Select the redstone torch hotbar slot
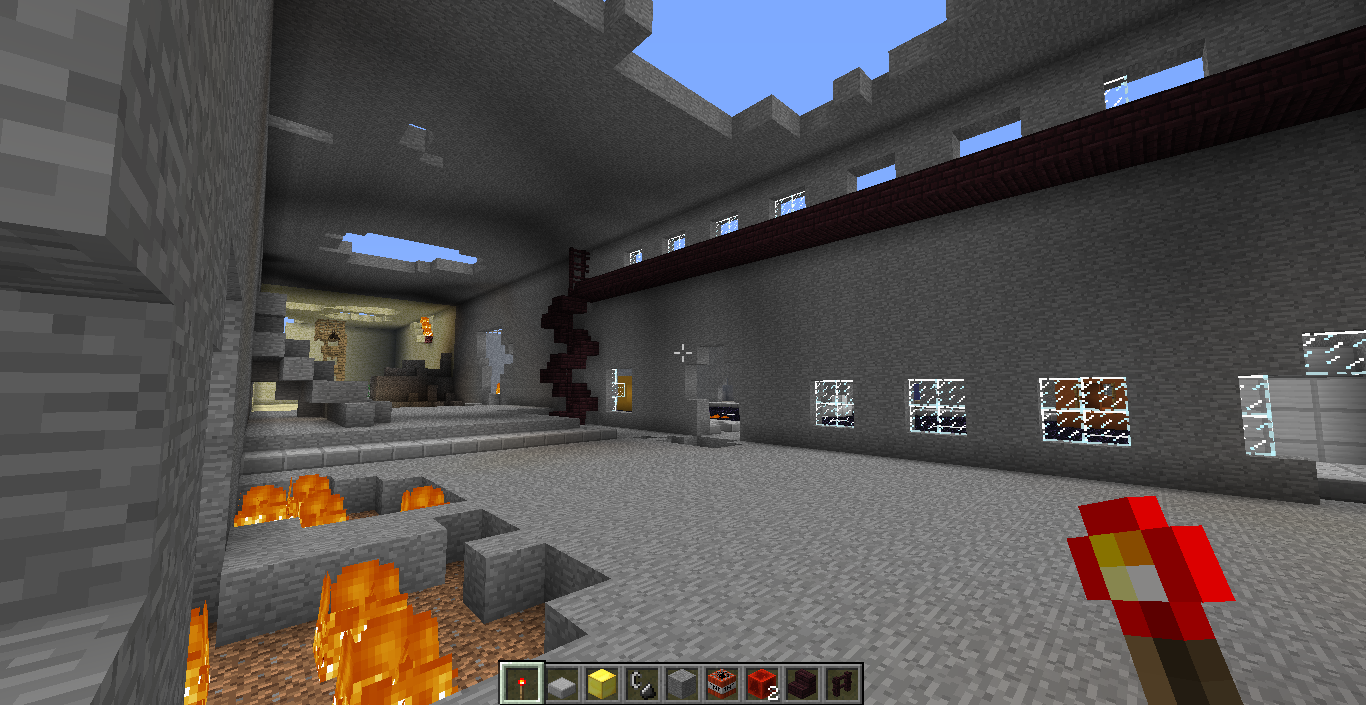 click(522, 683)
